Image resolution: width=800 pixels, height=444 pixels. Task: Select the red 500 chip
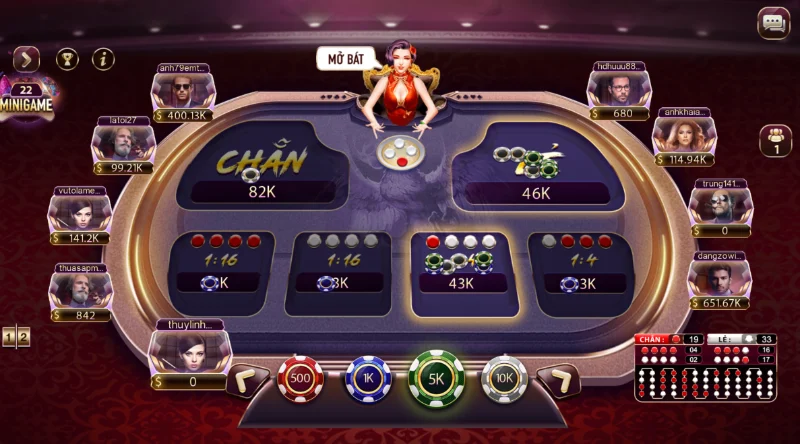[x=300, y=380]
